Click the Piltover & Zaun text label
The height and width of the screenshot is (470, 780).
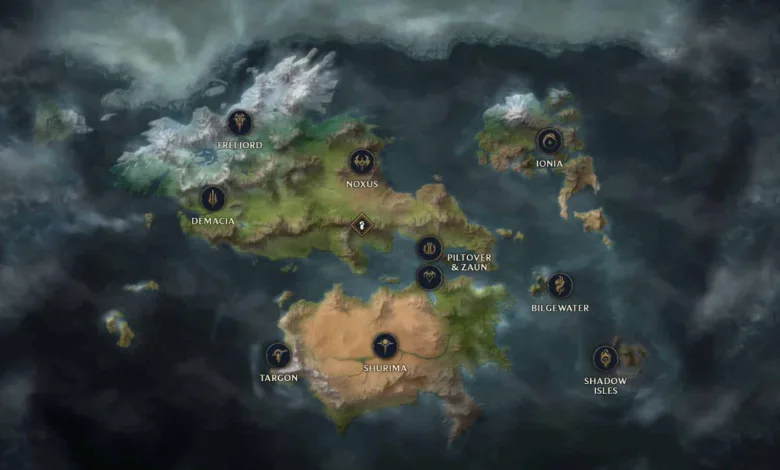pyautogui.click(x=469, y=262)
